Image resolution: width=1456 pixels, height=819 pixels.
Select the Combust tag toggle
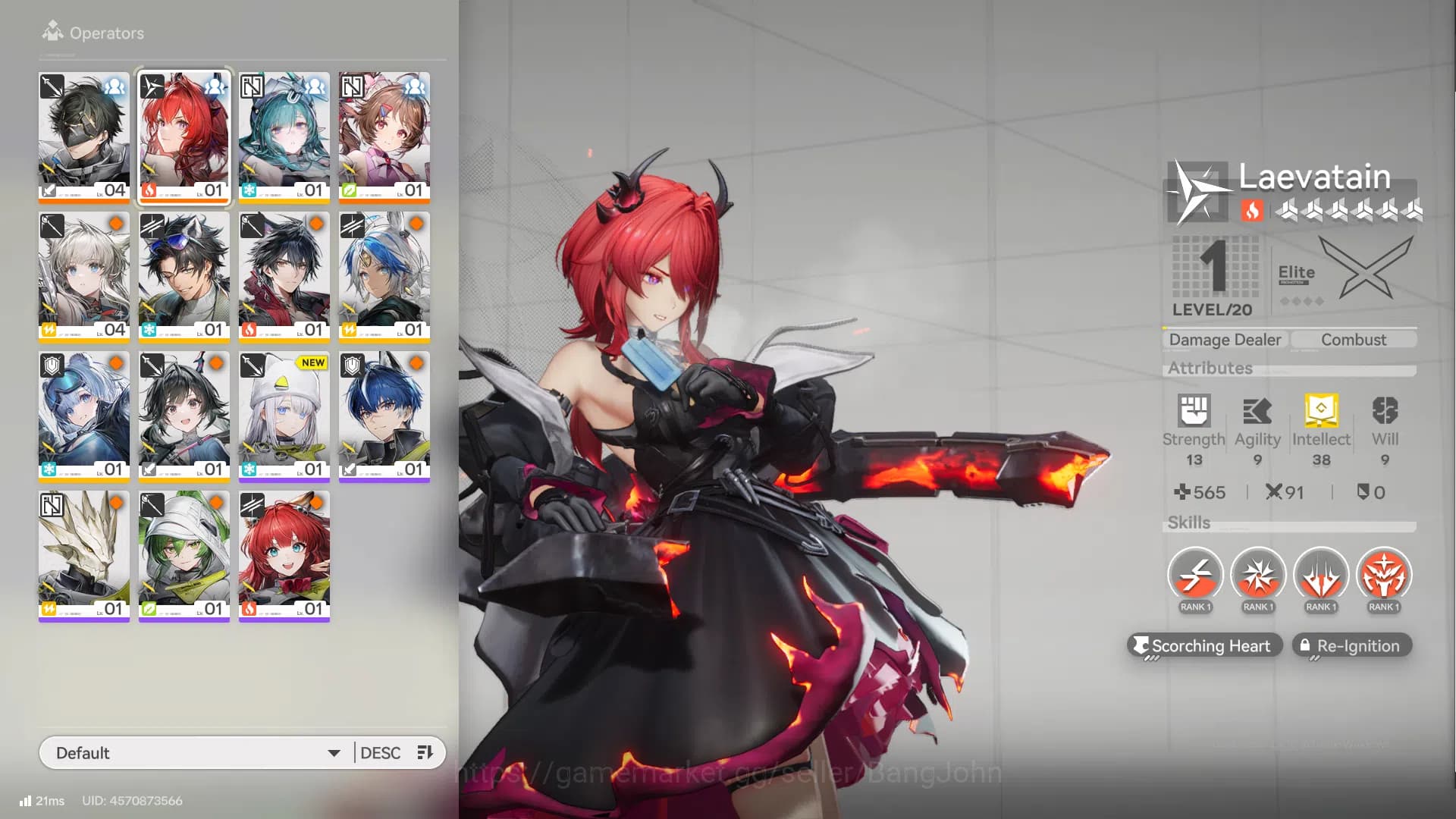click(x=1353, y=339)
